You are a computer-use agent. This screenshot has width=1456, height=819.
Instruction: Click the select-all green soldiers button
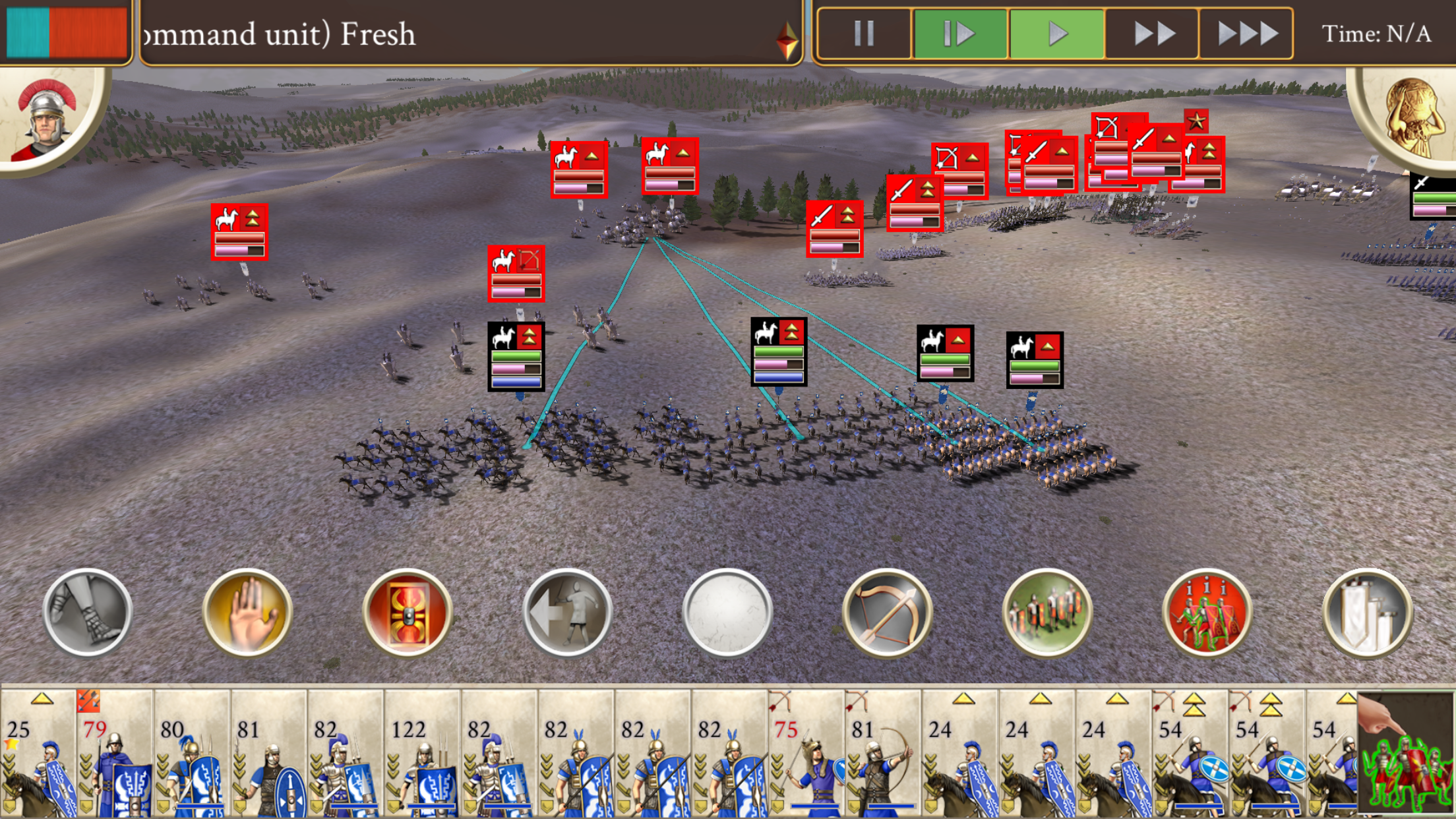(1406, 753)
